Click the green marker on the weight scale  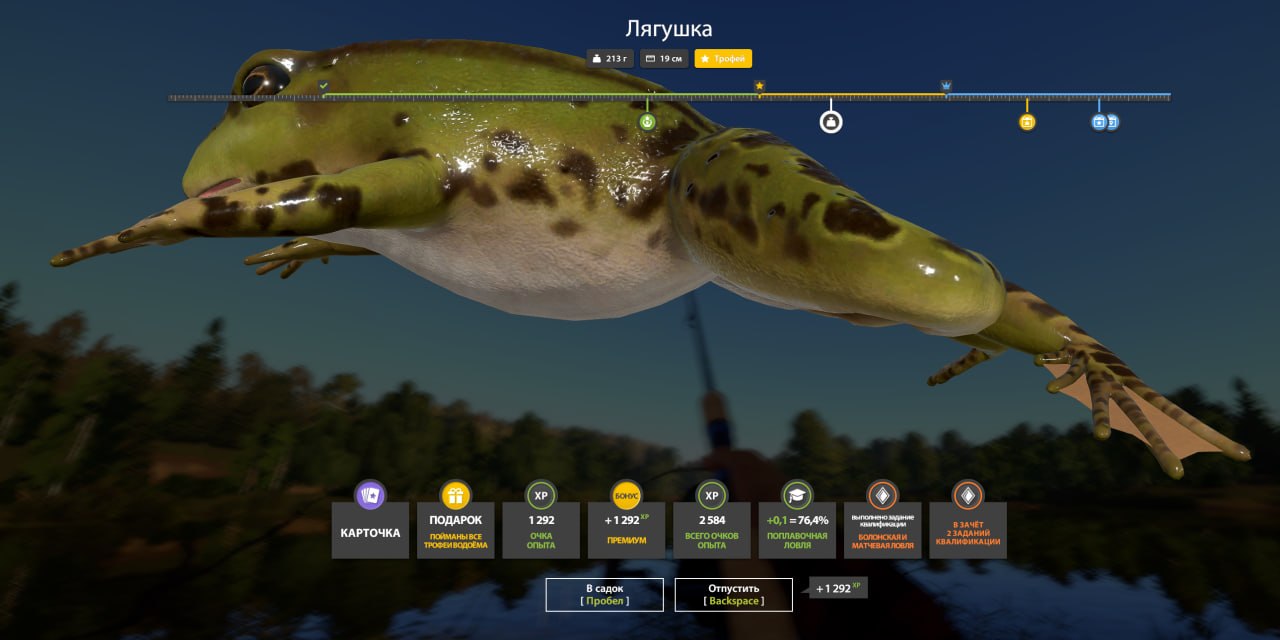(647, 122)
